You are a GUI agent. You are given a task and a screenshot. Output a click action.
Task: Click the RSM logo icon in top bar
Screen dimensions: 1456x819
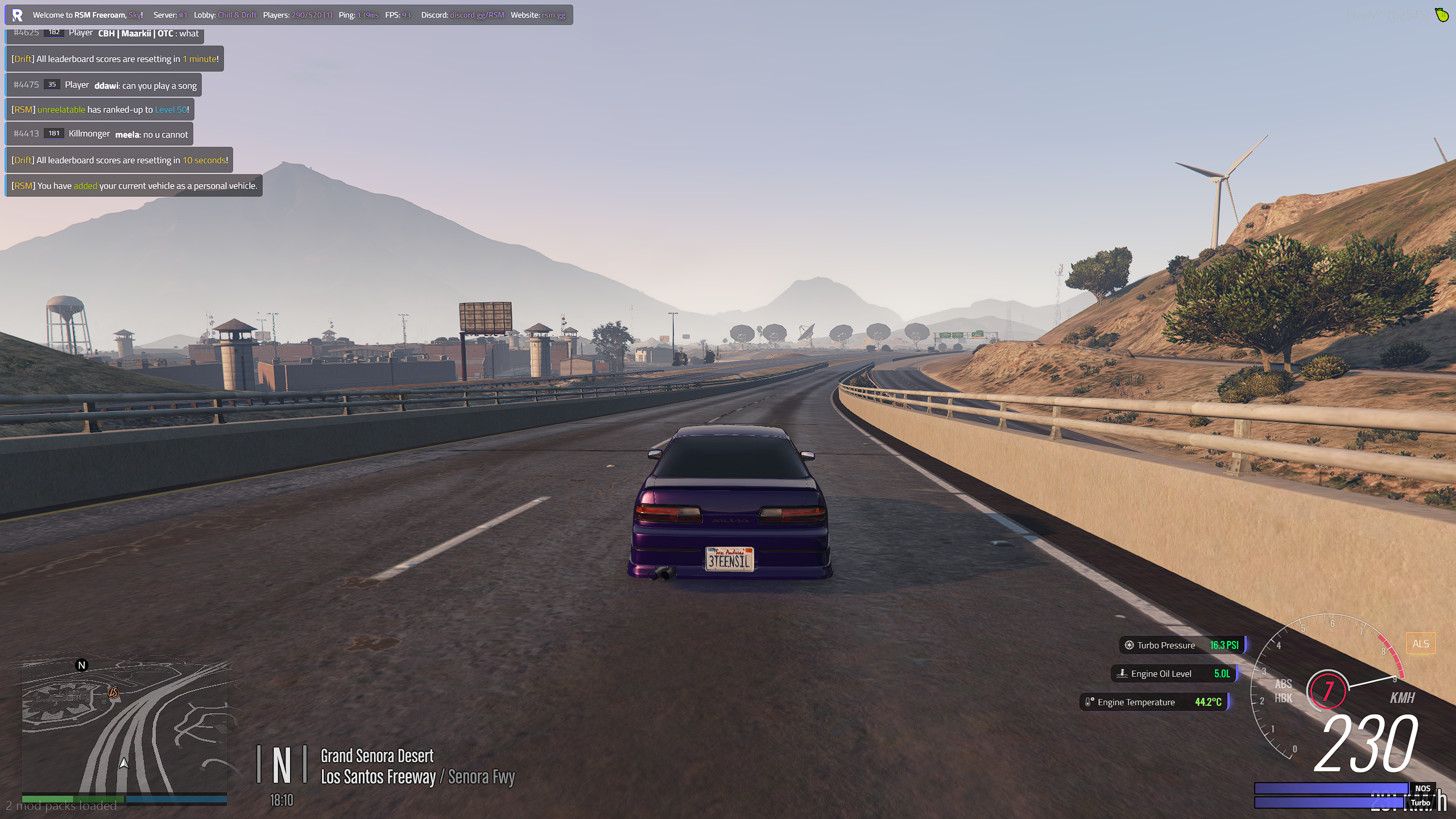[18, 15]
